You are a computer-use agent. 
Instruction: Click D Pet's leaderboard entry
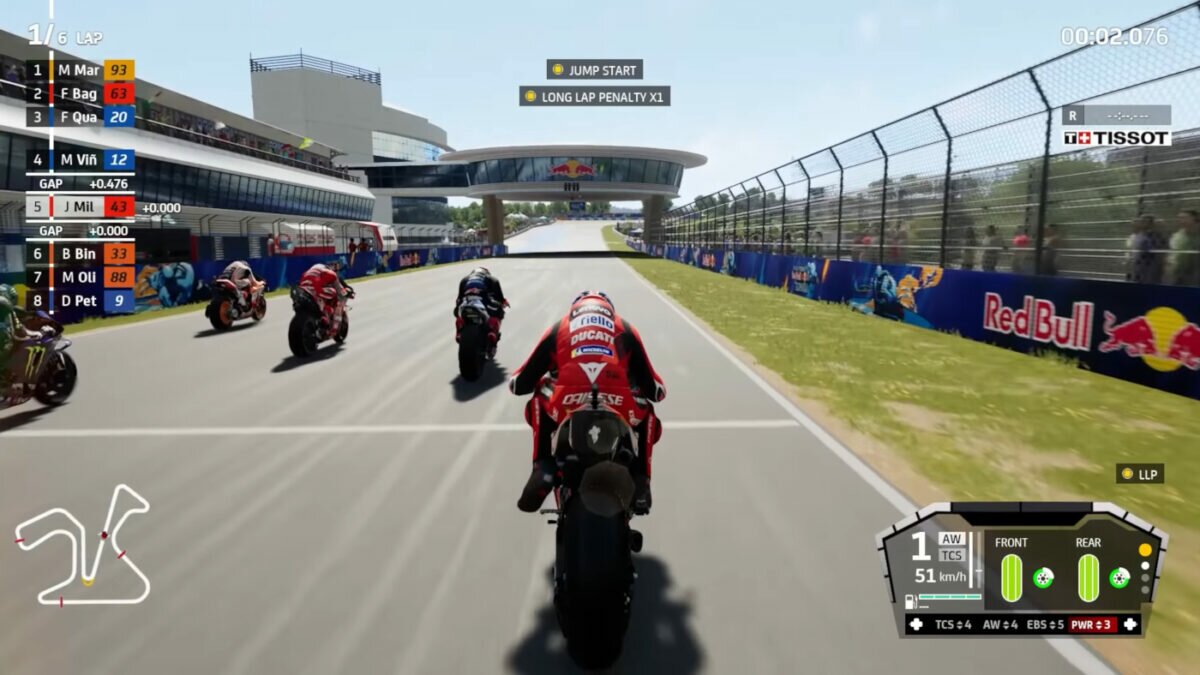pyautogui.click(x=80, y=301)
